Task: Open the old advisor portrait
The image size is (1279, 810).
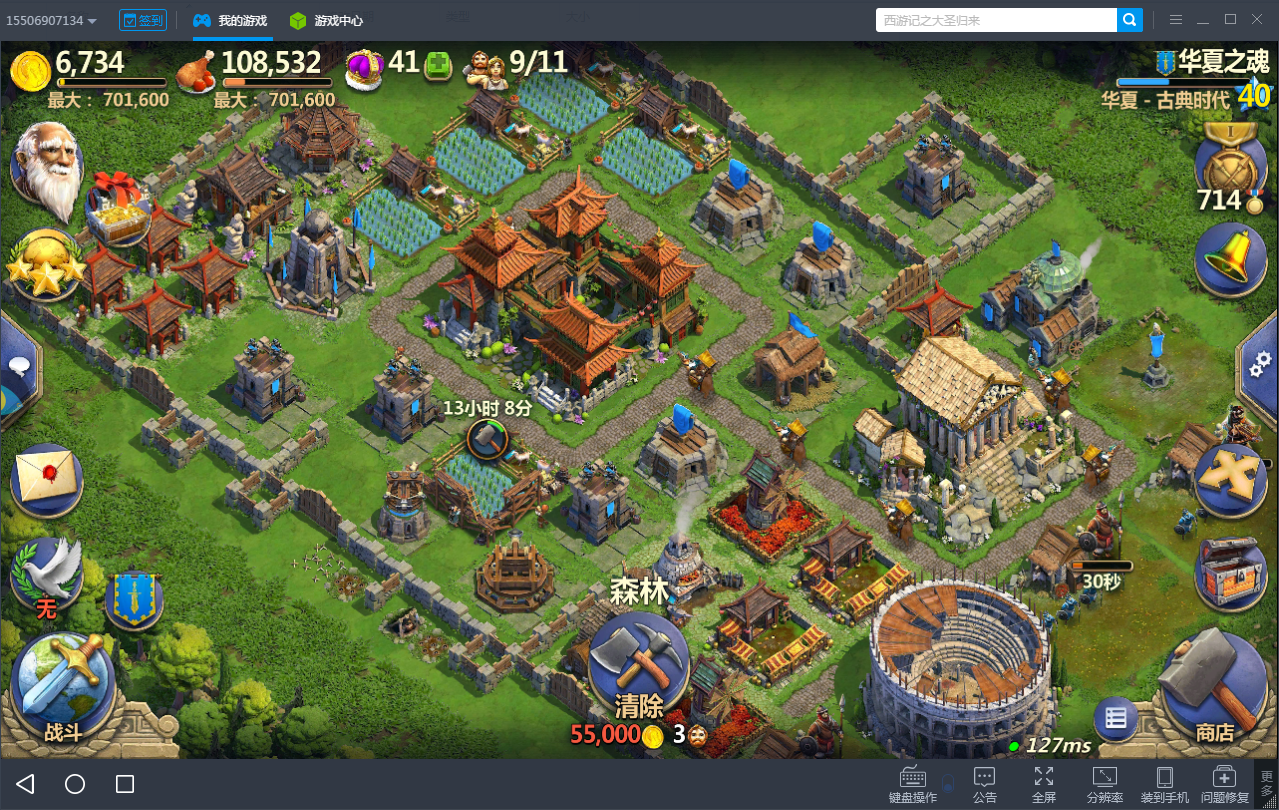Action: click(46, 170)
